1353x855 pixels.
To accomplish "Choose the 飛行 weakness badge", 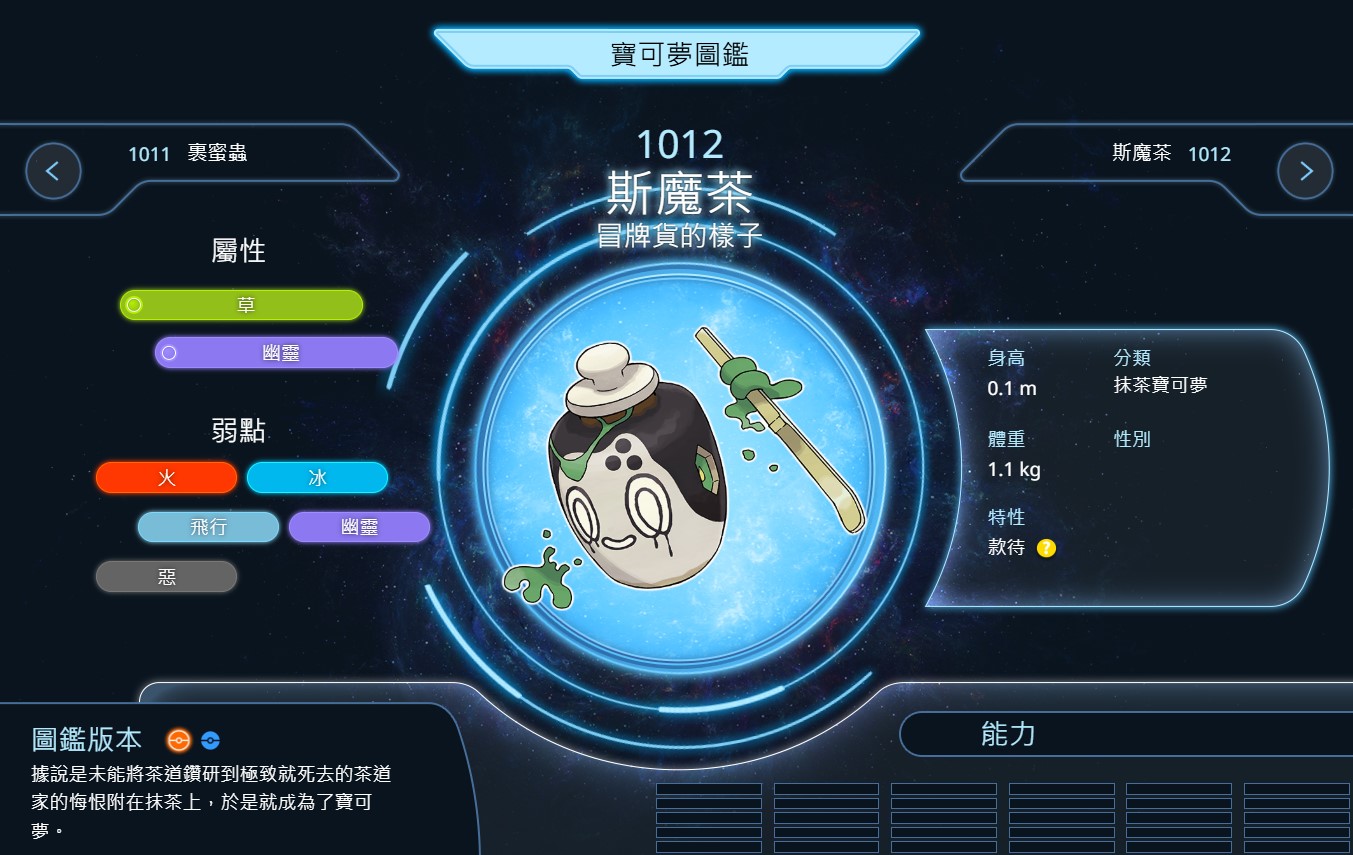I will point(208,527).
